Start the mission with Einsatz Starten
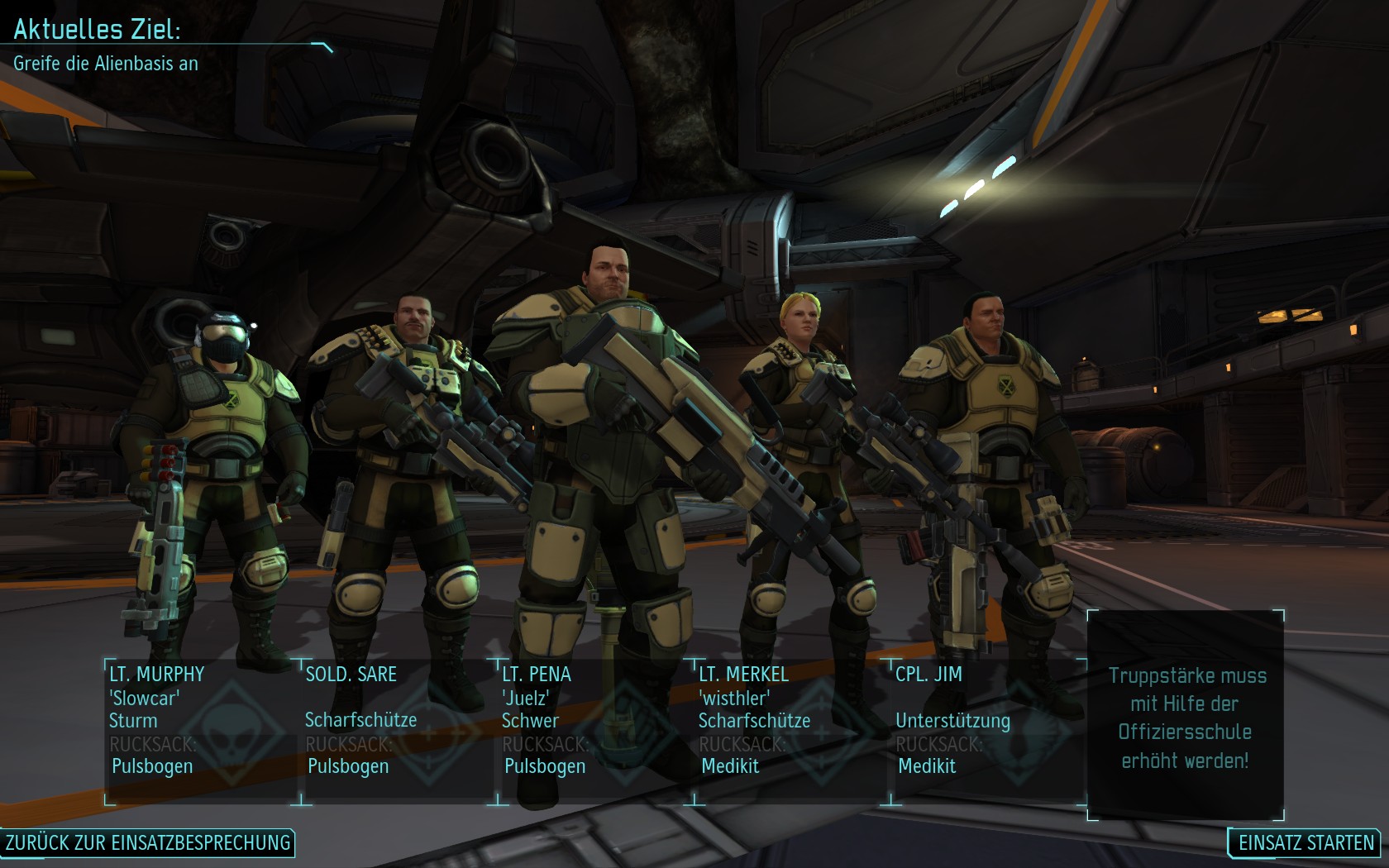Viewport: 1389px width, 868px height. [1305, 842]
